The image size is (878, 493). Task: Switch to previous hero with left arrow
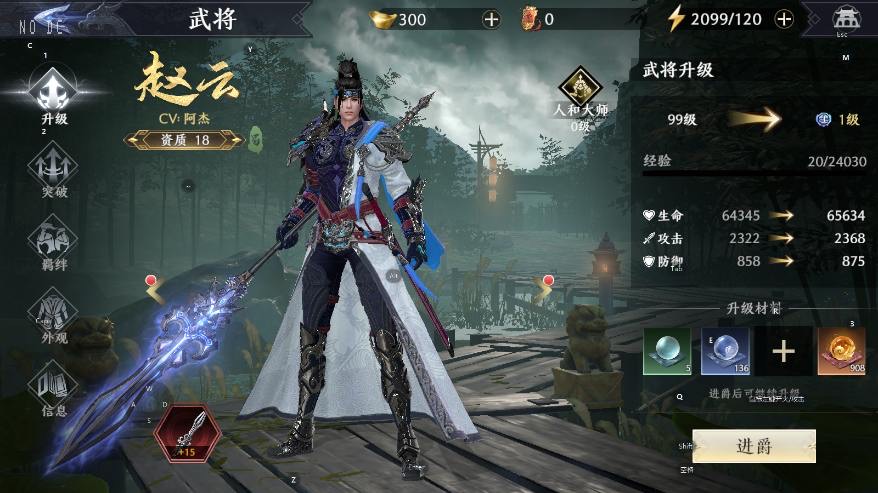coord(155,291)
